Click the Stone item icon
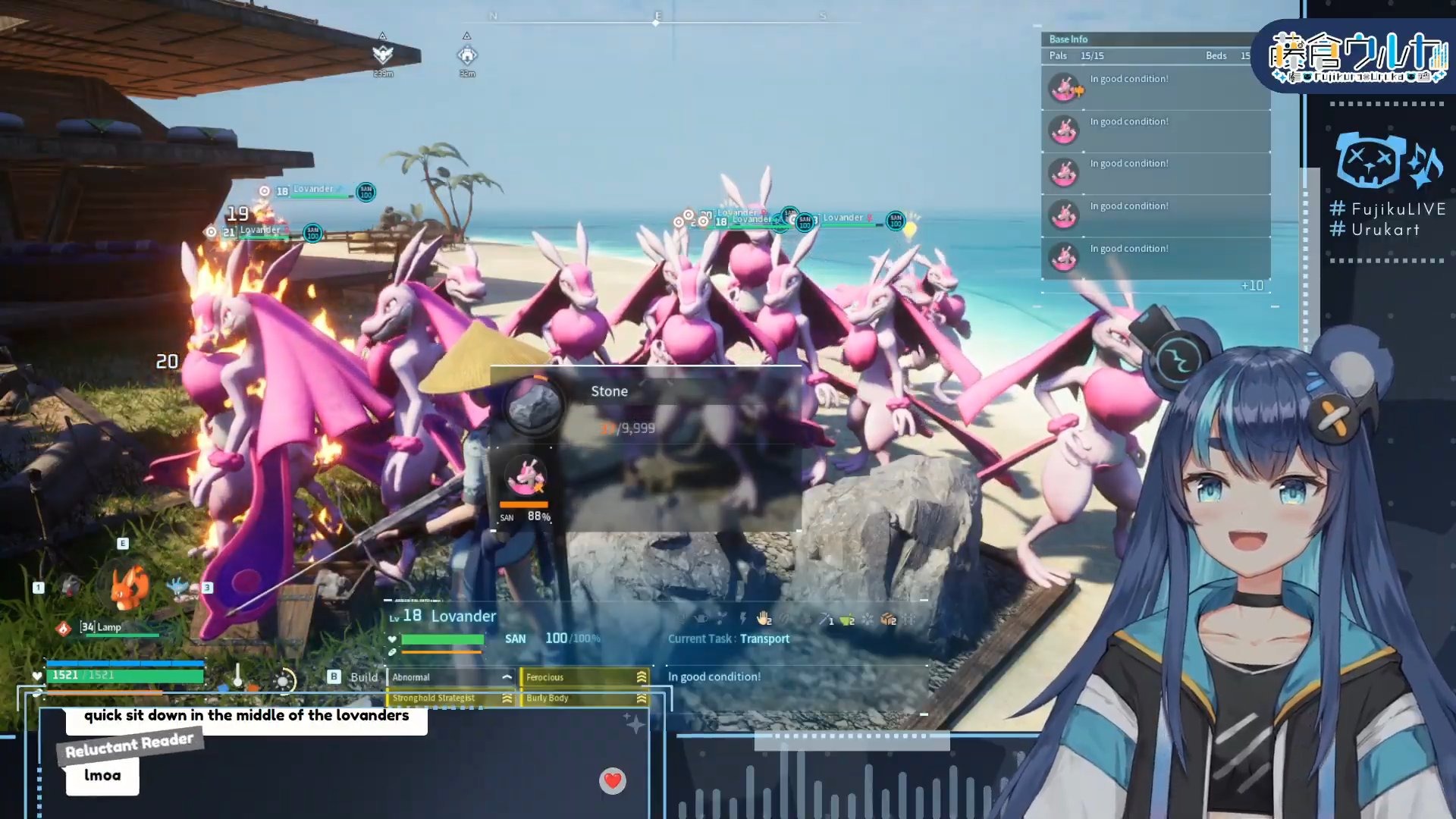1456x819 pixels. [x=533, y=405]
